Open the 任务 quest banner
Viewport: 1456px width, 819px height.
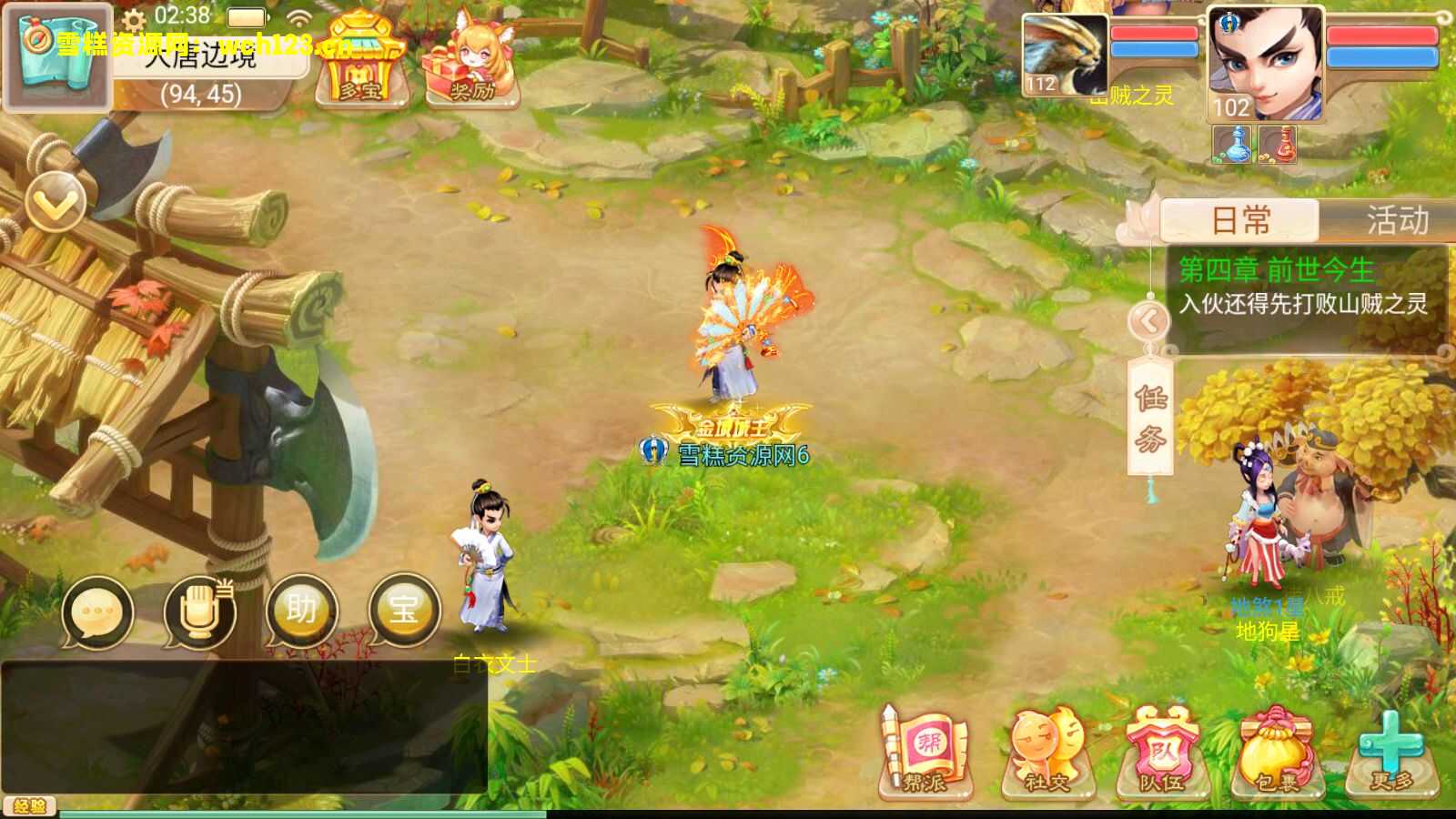(x=1149, y=417)
